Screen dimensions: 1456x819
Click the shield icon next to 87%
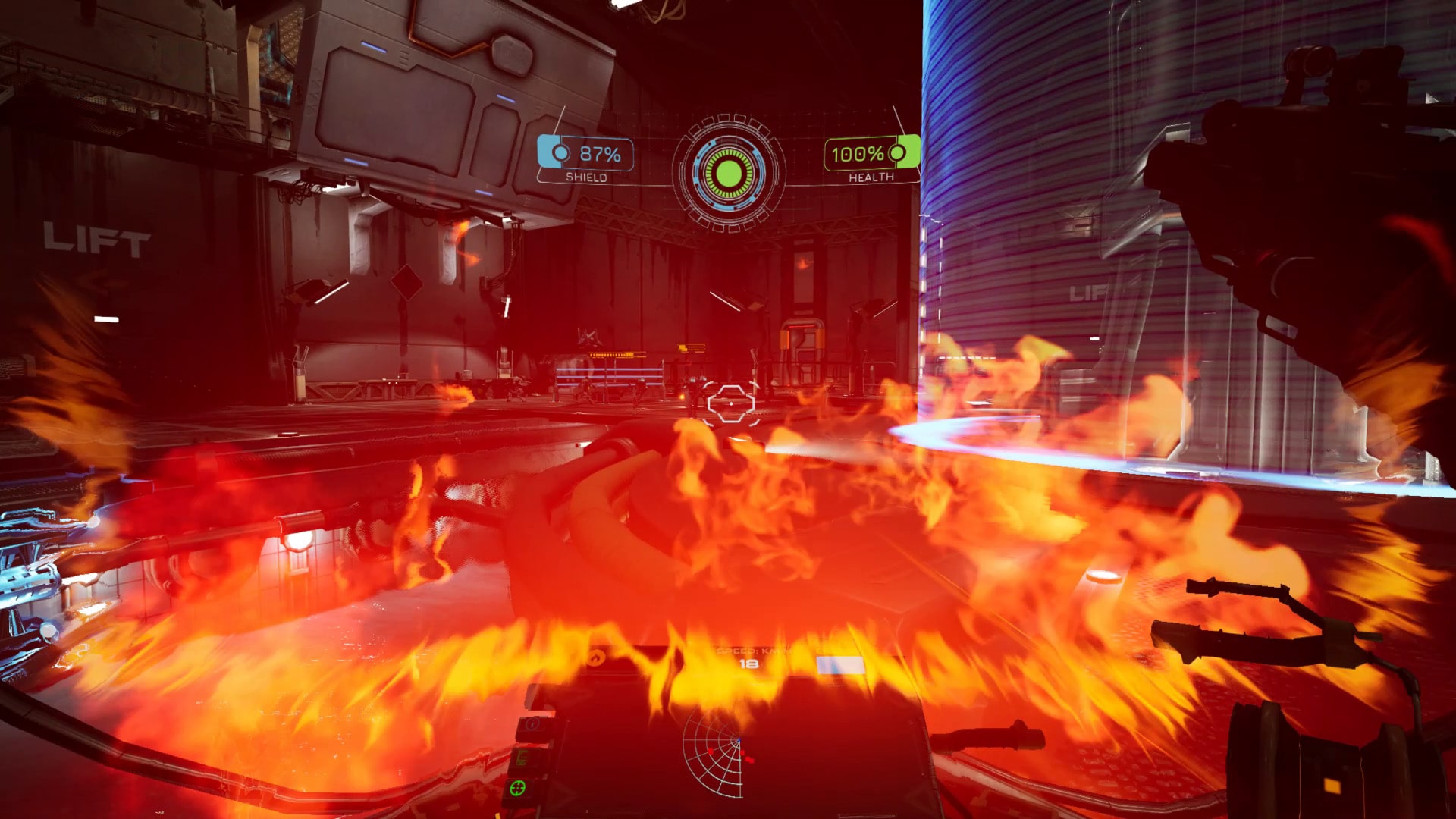tap(560, 153)
